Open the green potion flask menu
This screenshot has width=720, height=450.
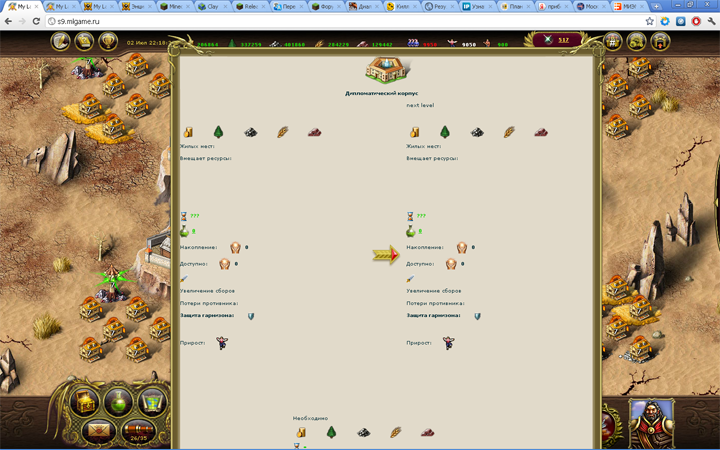point(119,403)
